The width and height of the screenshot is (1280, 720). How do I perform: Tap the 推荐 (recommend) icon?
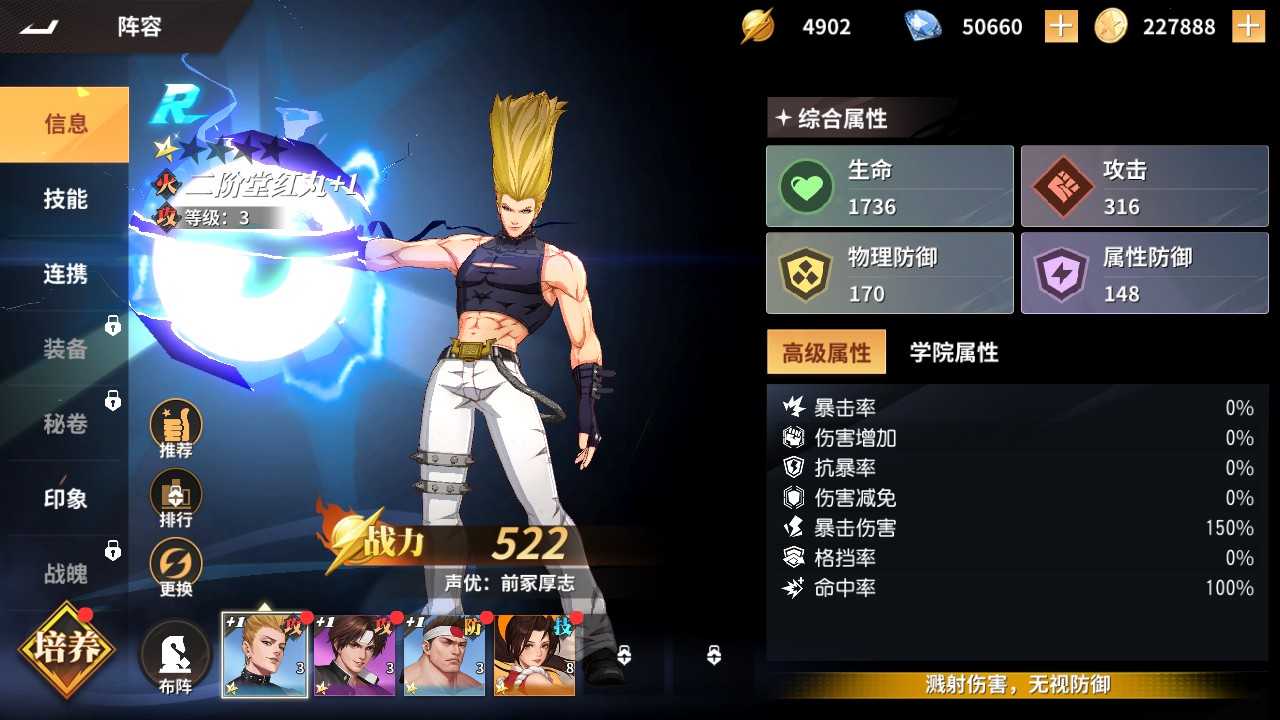(174, 428)
